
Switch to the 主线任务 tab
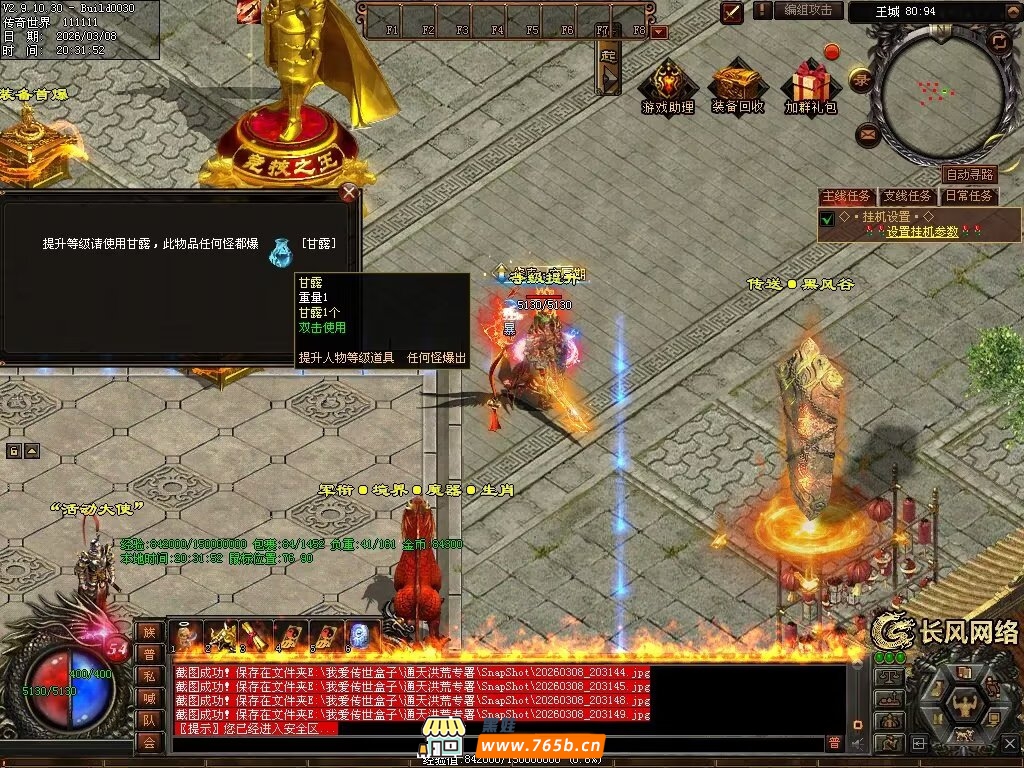click(x=846, y=197)
